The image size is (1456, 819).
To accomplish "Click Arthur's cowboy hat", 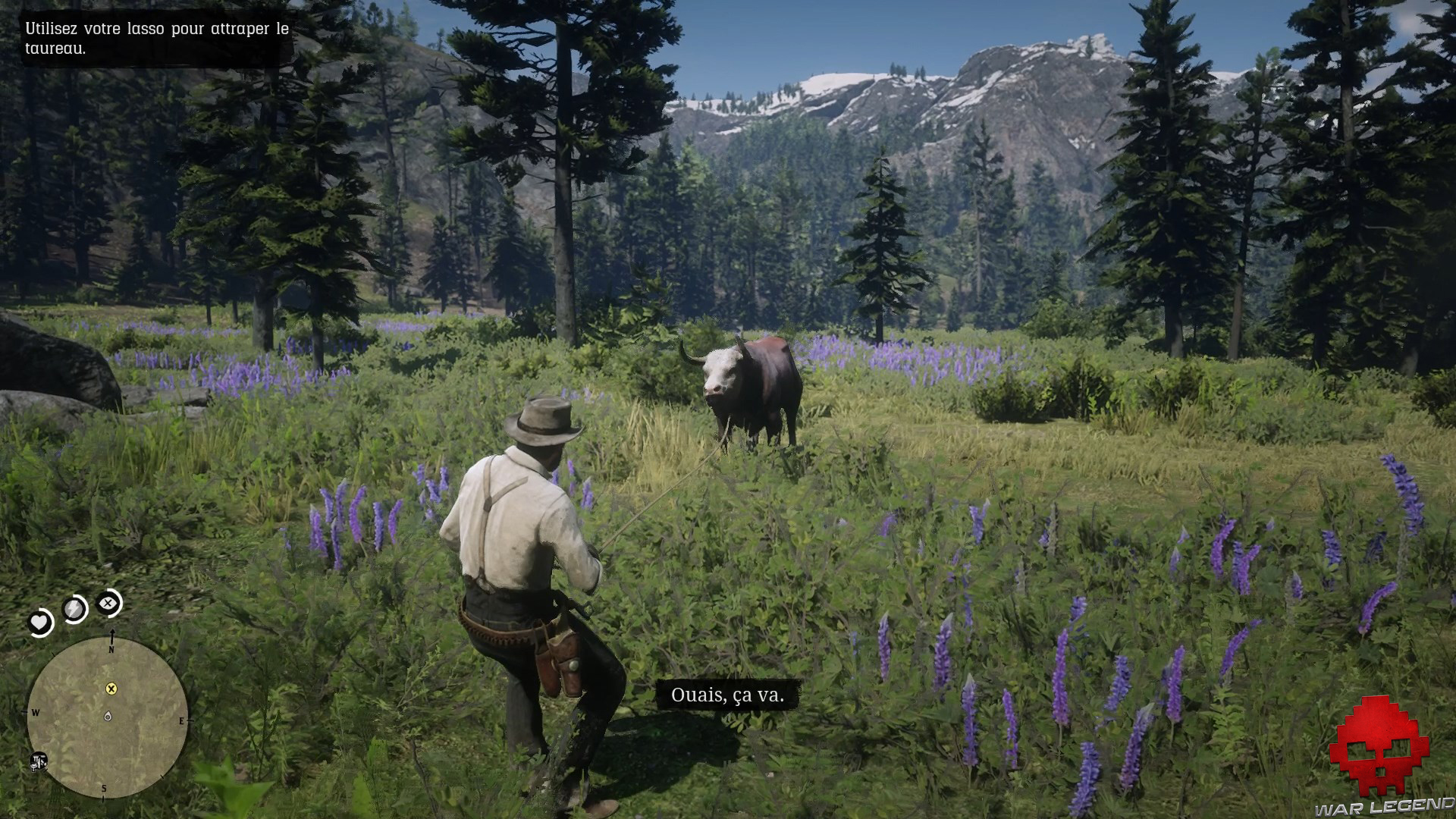I will point(544,421).
